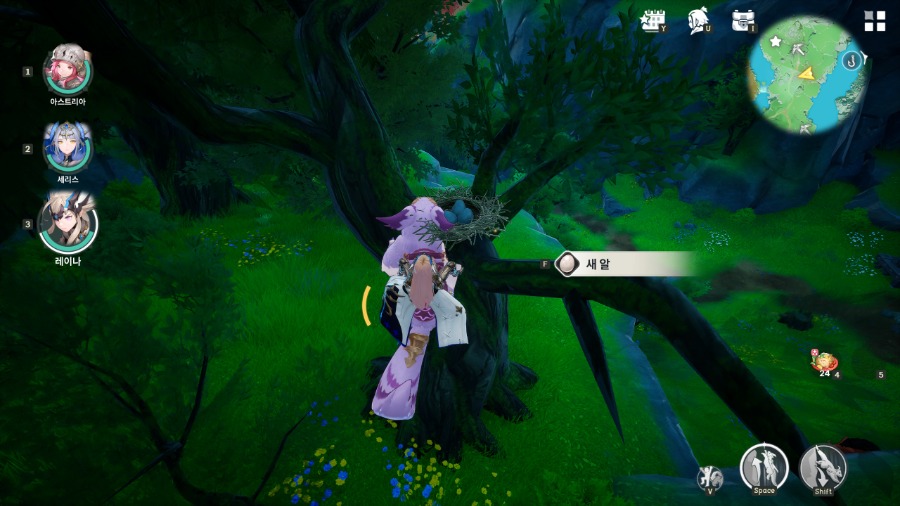Use the food dish quick item
The height and width of the screenshot is (506, 900).
coord(825,363)
